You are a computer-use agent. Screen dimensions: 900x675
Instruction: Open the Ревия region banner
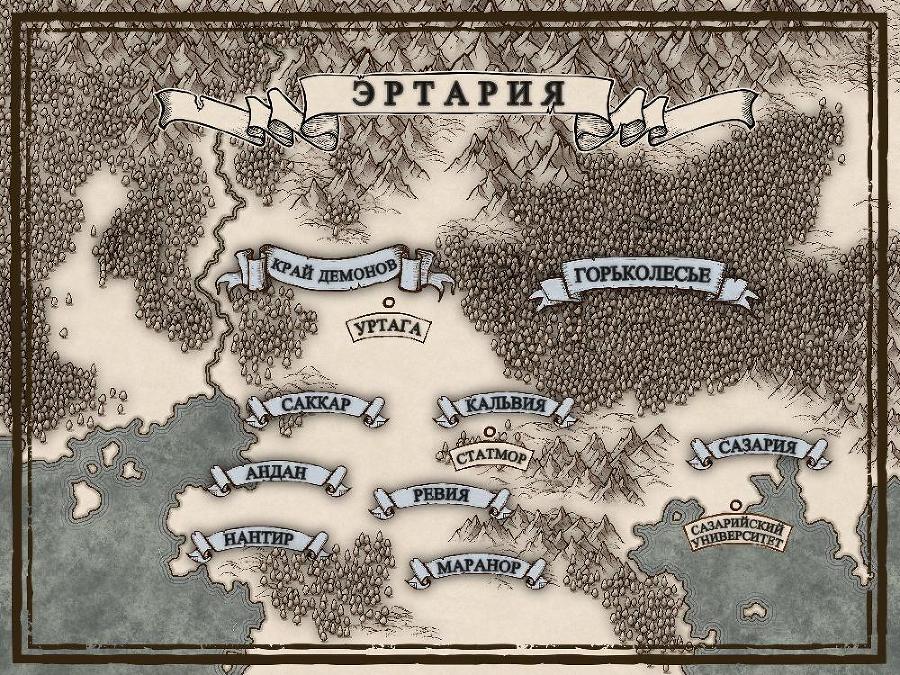[439, 498]
